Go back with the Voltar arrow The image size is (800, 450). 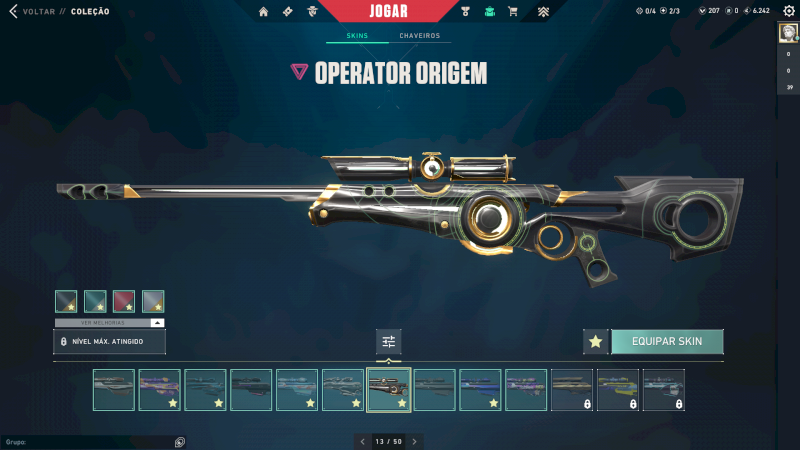pyautogui.click(x=13, y=11)
